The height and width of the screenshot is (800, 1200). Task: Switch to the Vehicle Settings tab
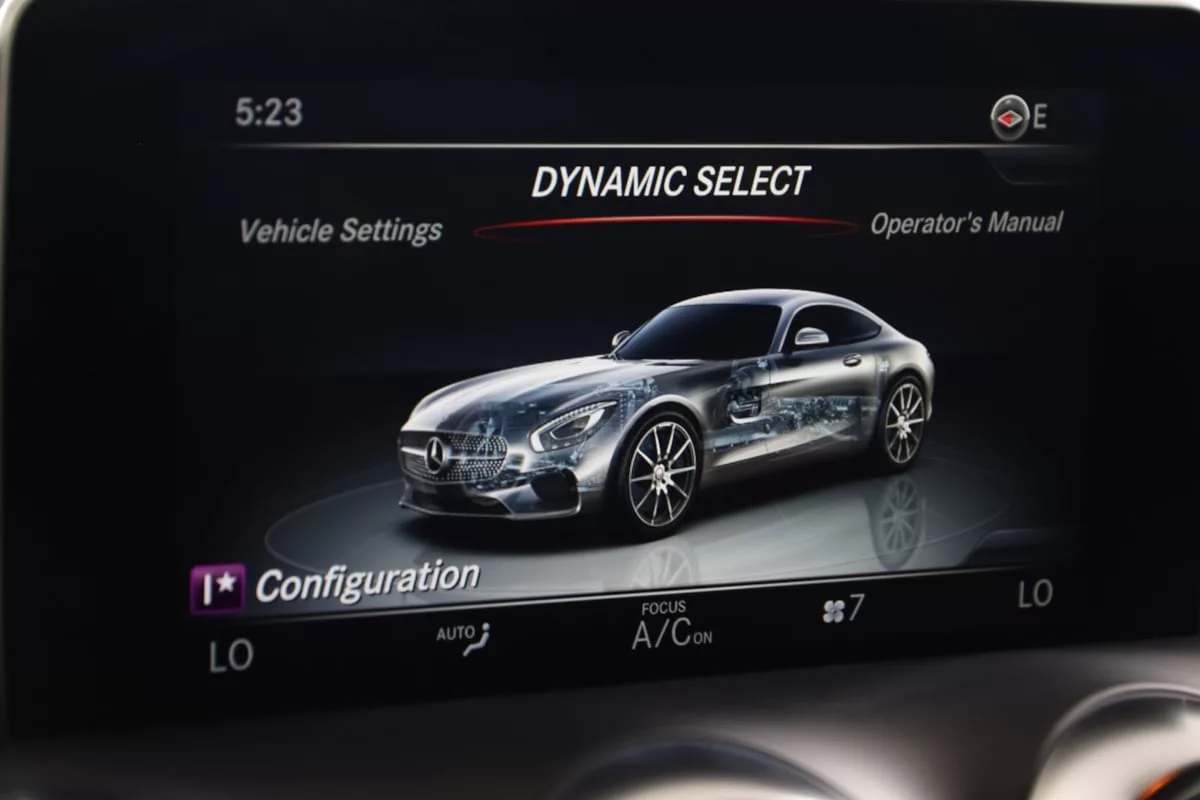point(340,231)
